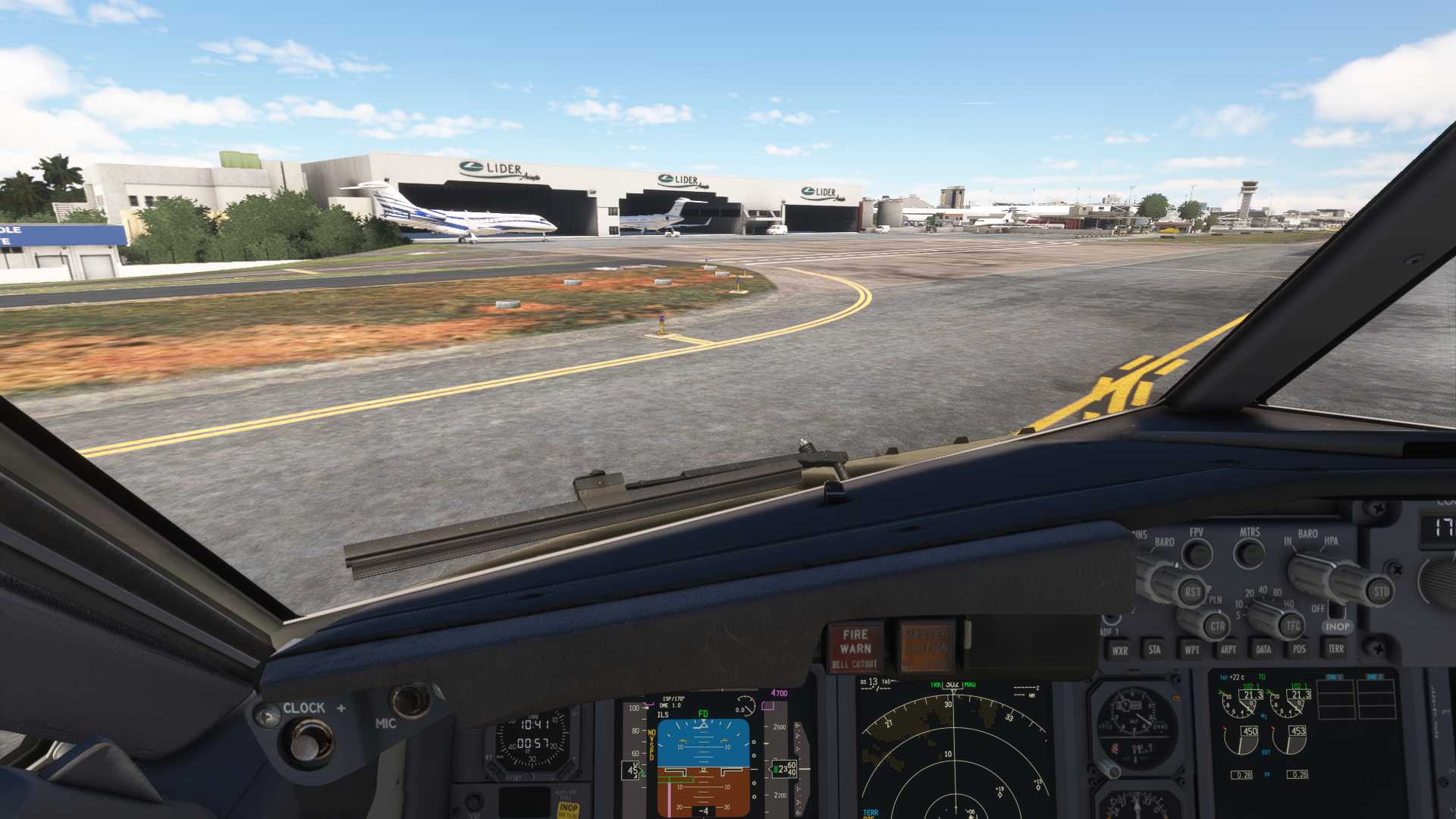Toggle the ARPT map button
Image resolution: width=1456 pixels, height=819 pixels.
pos(1228,649)
